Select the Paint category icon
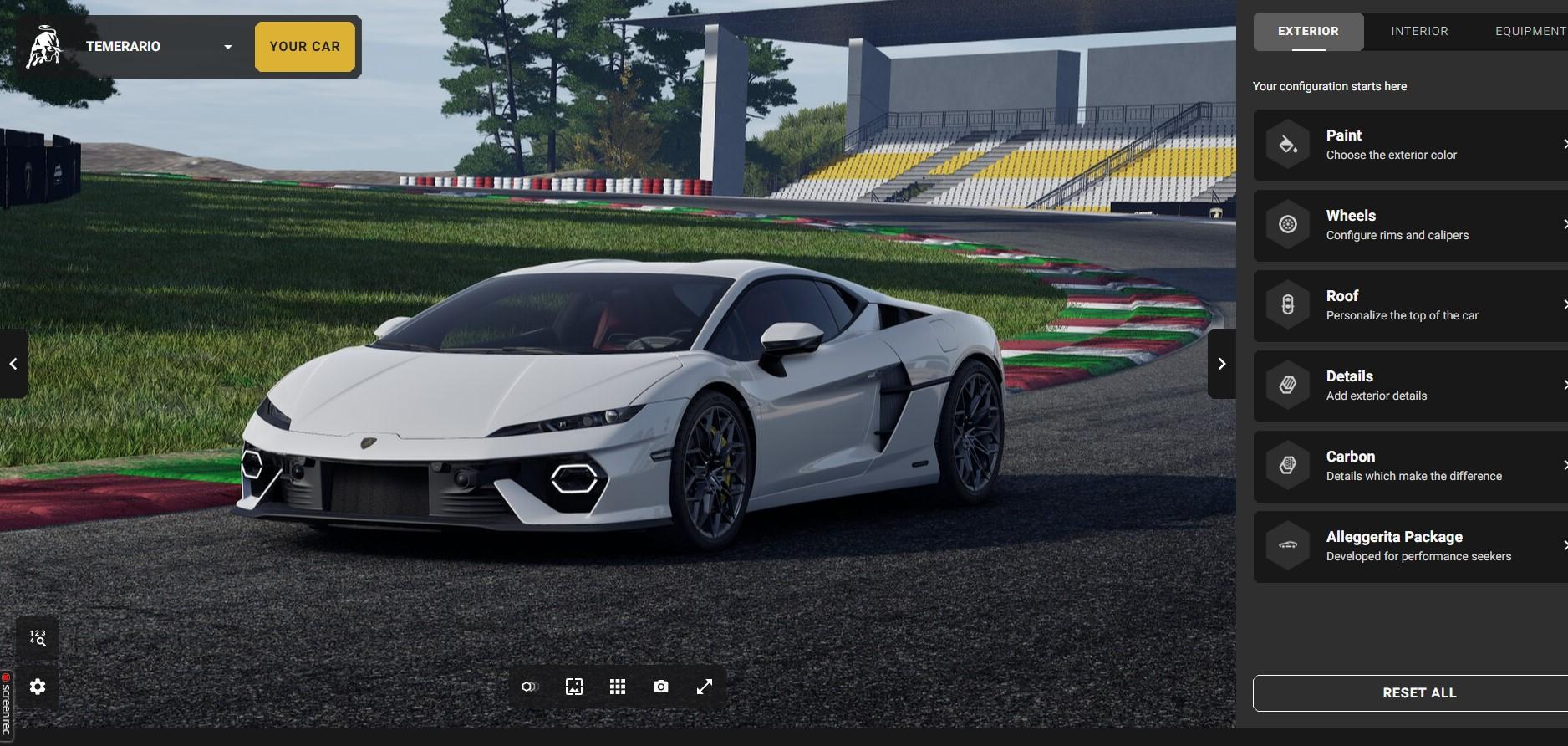This screenshot has height=746, width=1568. click(1287, 144)
